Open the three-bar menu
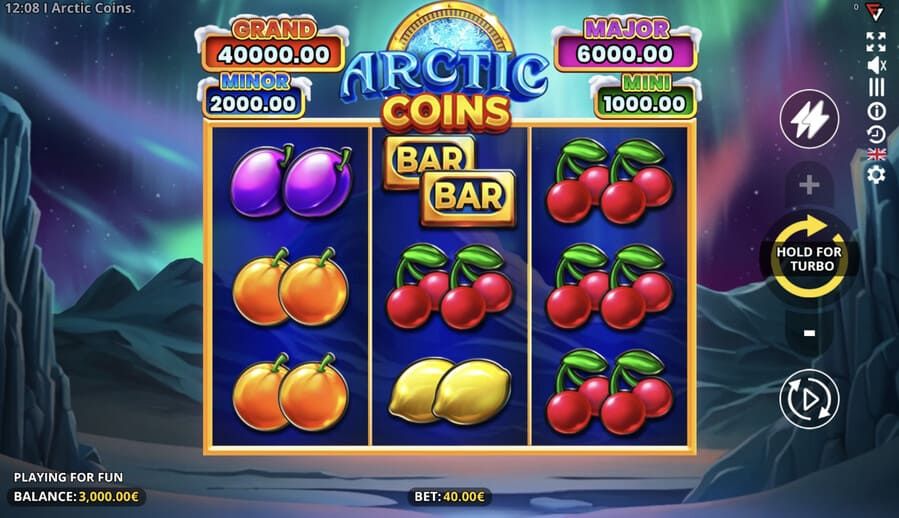 pyautogui.click(x=876, y=87)
